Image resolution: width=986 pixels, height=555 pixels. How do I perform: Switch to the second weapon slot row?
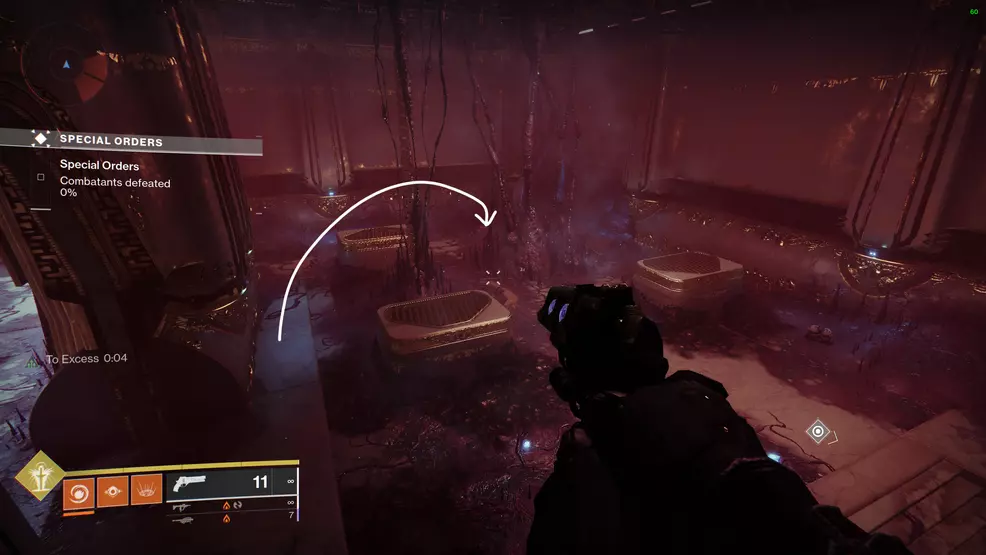pos(232,505)
